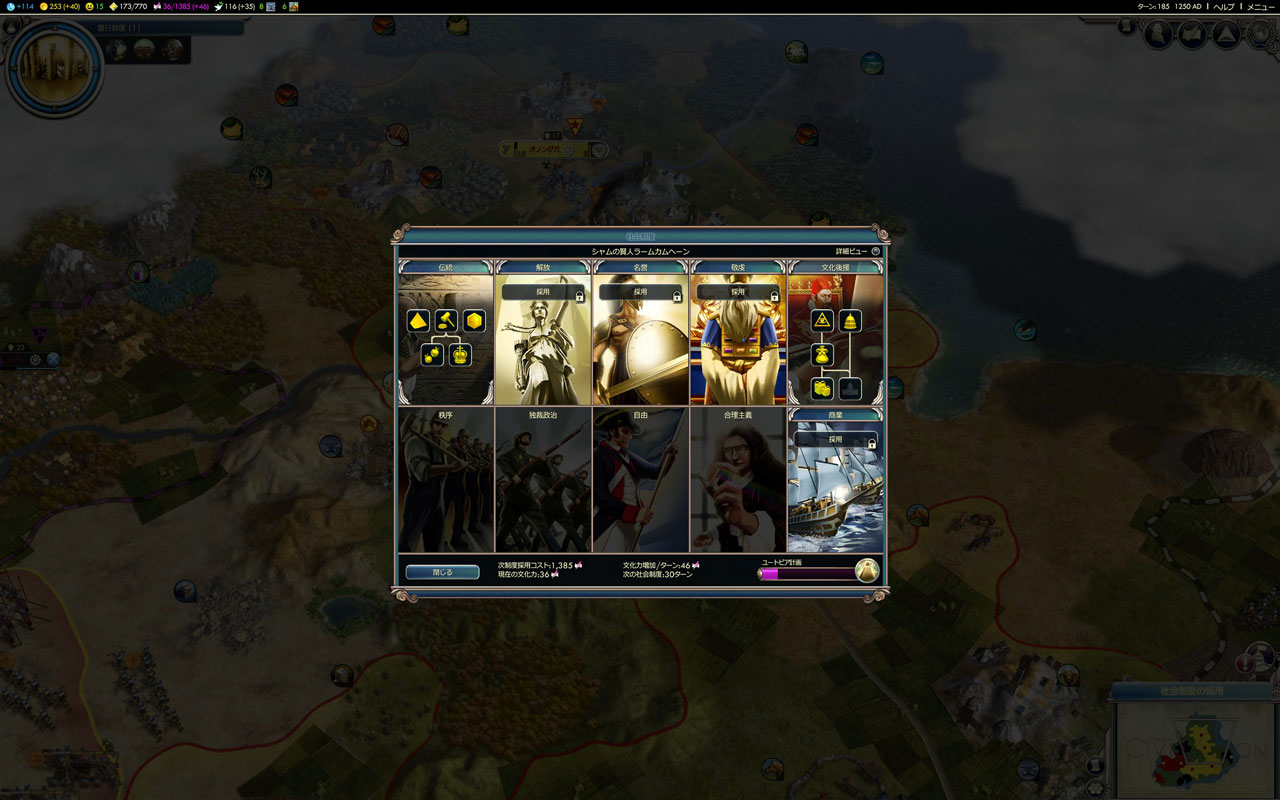Adopt the Liberty (解放) policy branch
The width and height of the screenshot is (1280, 800).
pos(542,293)
